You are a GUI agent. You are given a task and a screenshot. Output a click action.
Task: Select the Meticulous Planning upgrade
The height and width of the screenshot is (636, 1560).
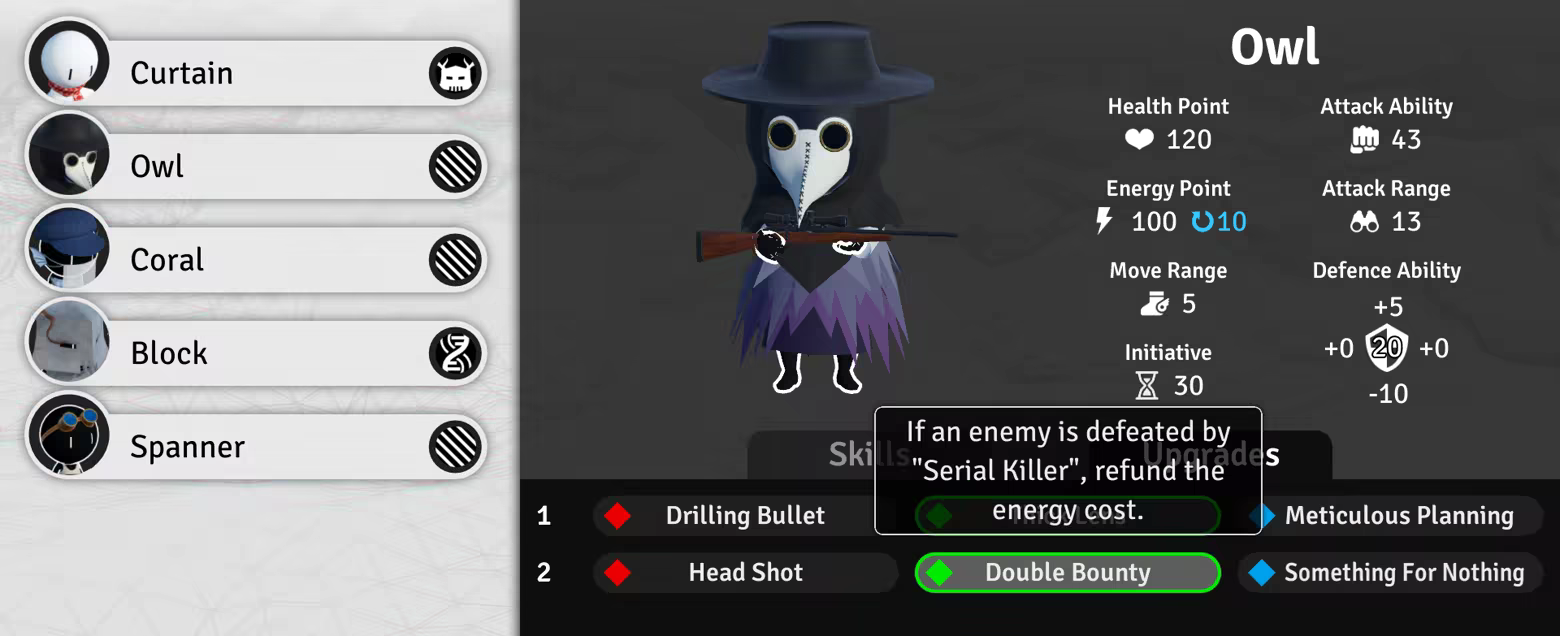coord(1390,516)
